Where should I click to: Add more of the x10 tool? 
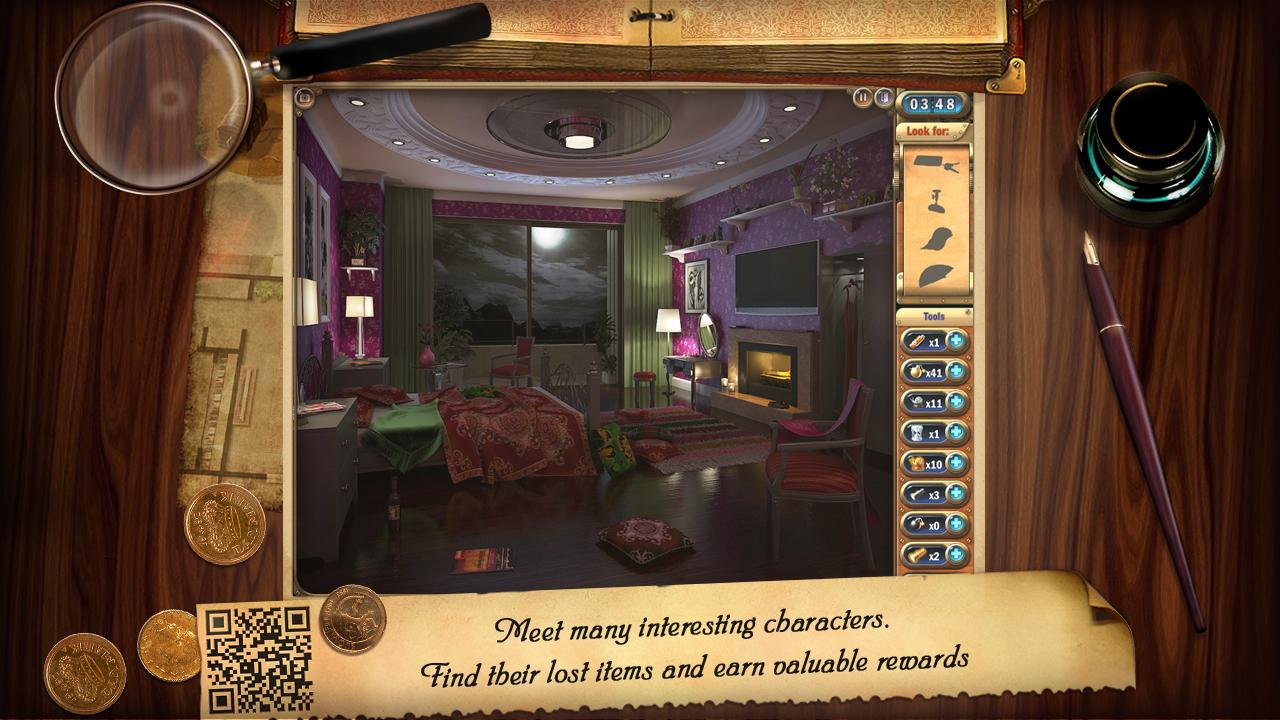coord(957,463)
